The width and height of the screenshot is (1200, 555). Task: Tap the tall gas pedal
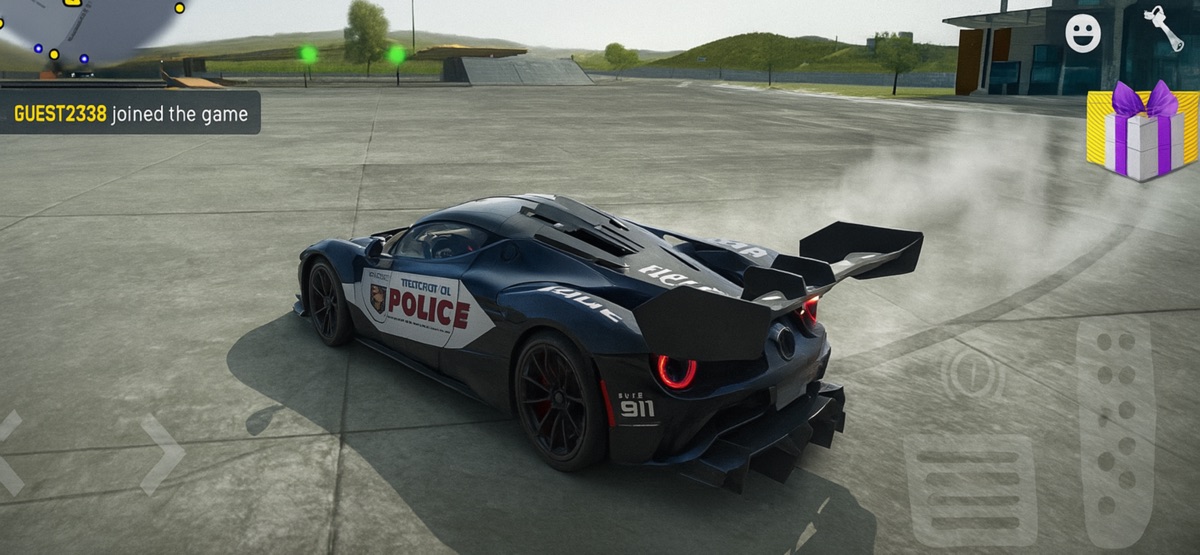[1115, 430]
